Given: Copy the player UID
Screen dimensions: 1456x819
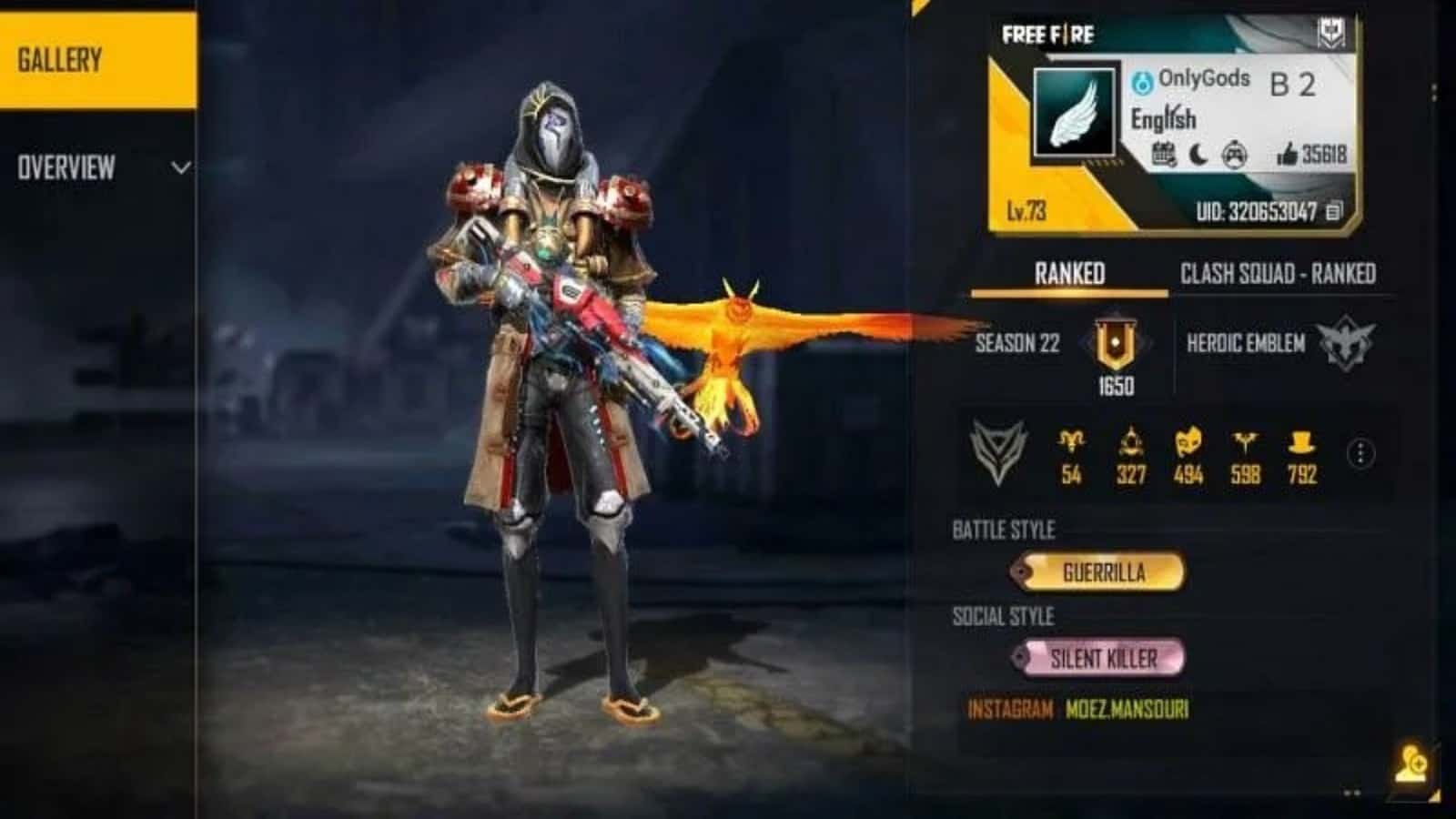Looking at the screenshot, I should click(x=1334, y=212).
